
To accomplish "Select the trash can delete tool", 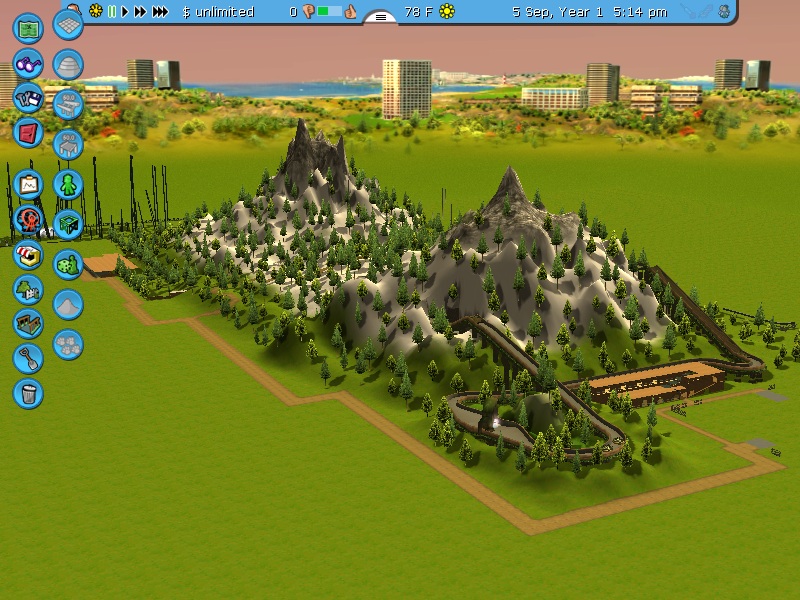I will click(x=28, y=392).
